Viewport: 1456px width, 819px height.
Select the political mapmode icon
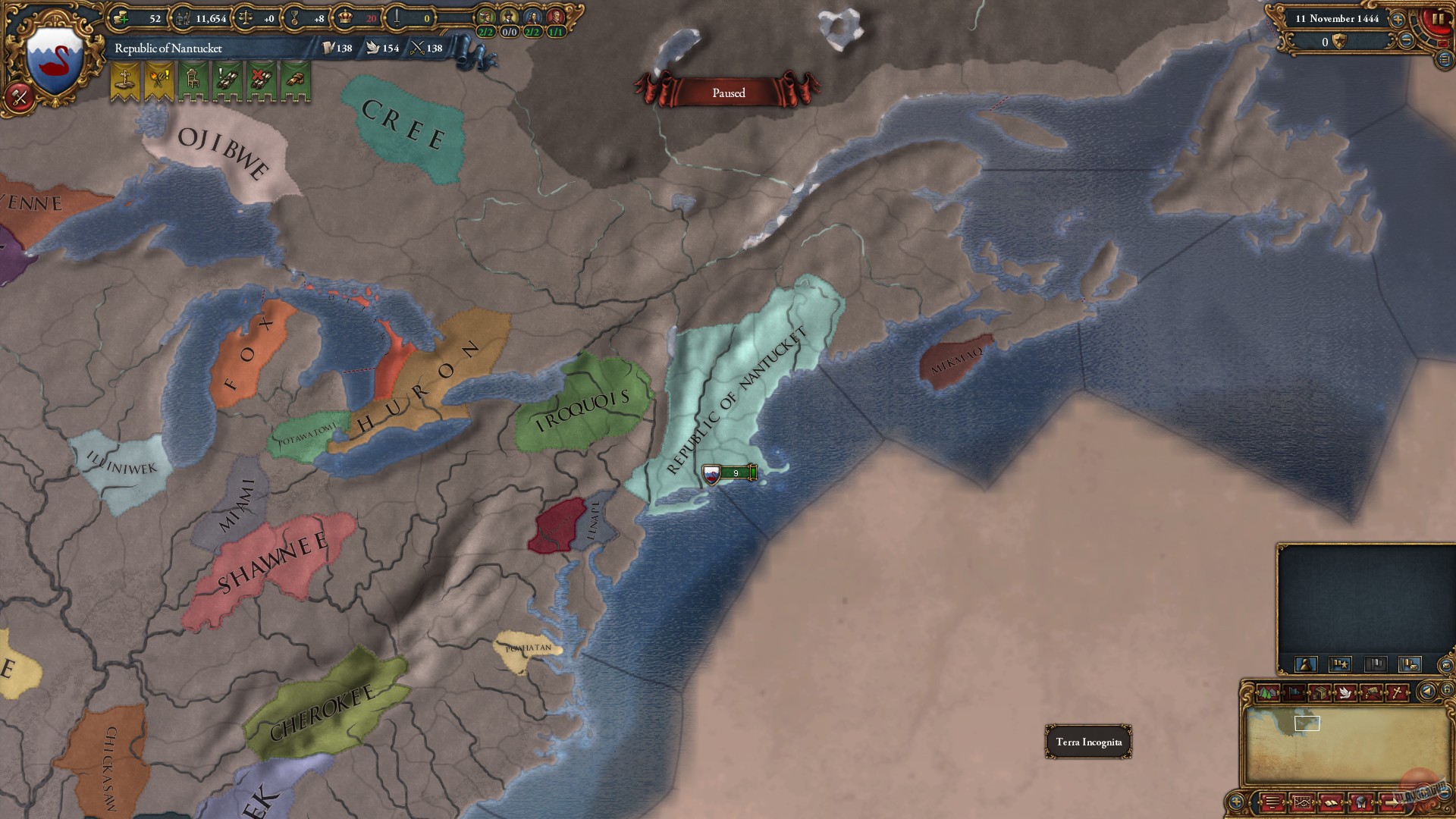[x=1294, y=692]
